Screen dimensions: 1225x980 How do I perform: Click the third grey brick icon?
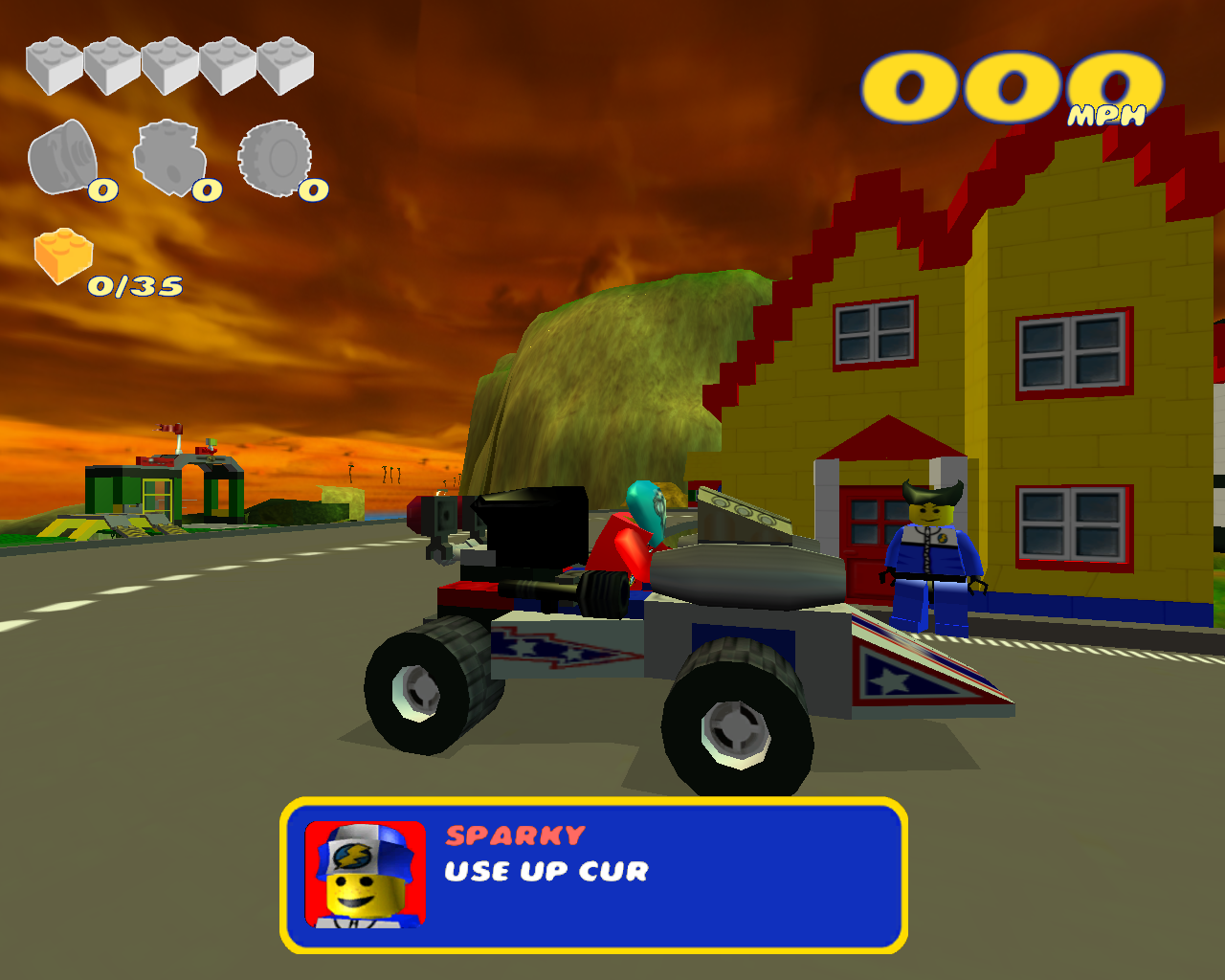[167, 67]
